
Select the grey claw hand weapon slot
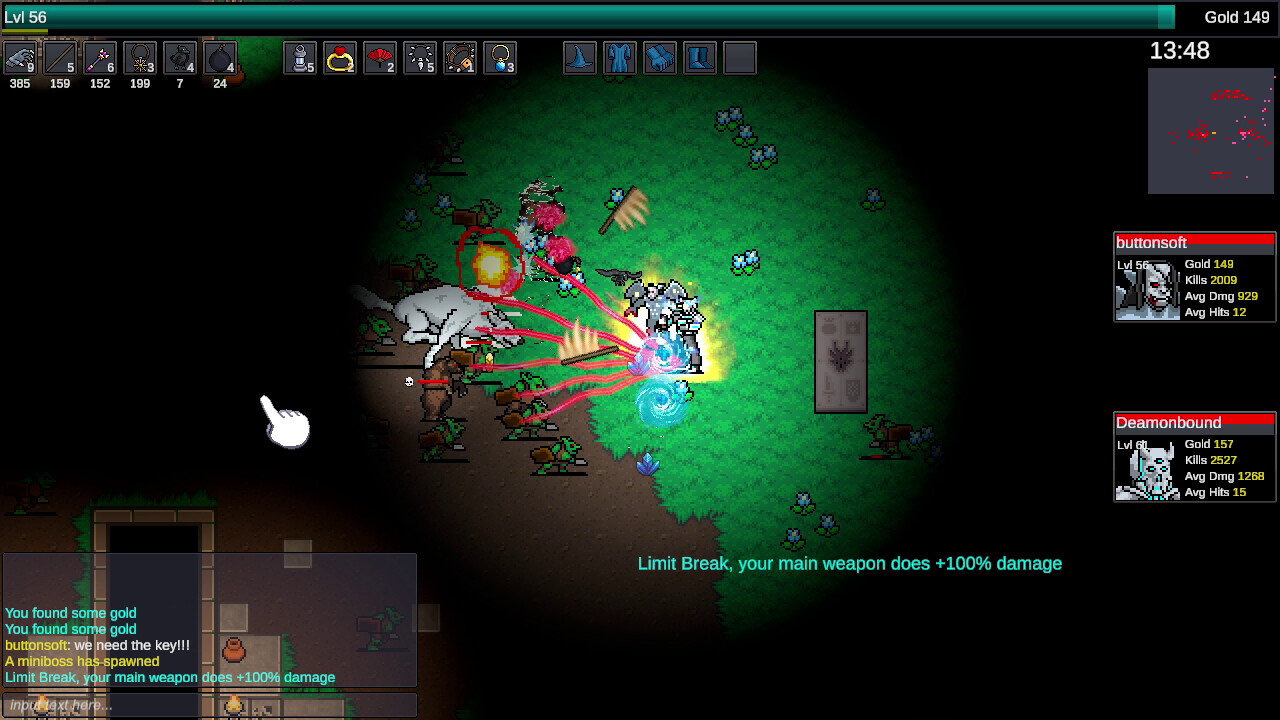20,58
